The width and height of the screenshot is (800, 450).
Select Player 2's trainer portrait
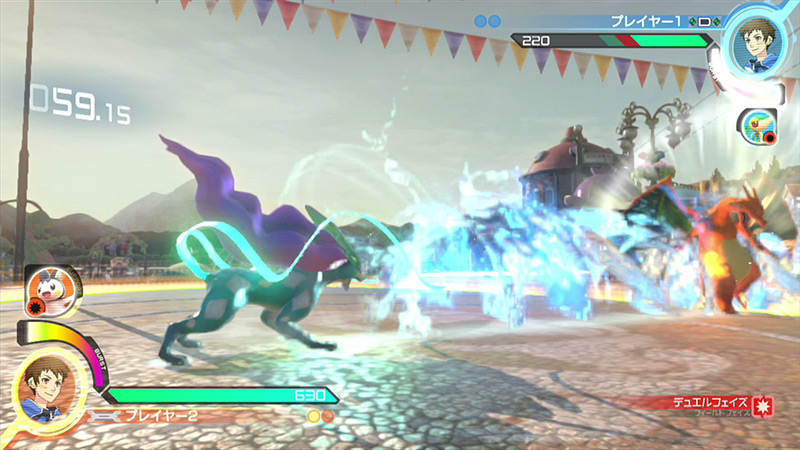pos(44,388)
